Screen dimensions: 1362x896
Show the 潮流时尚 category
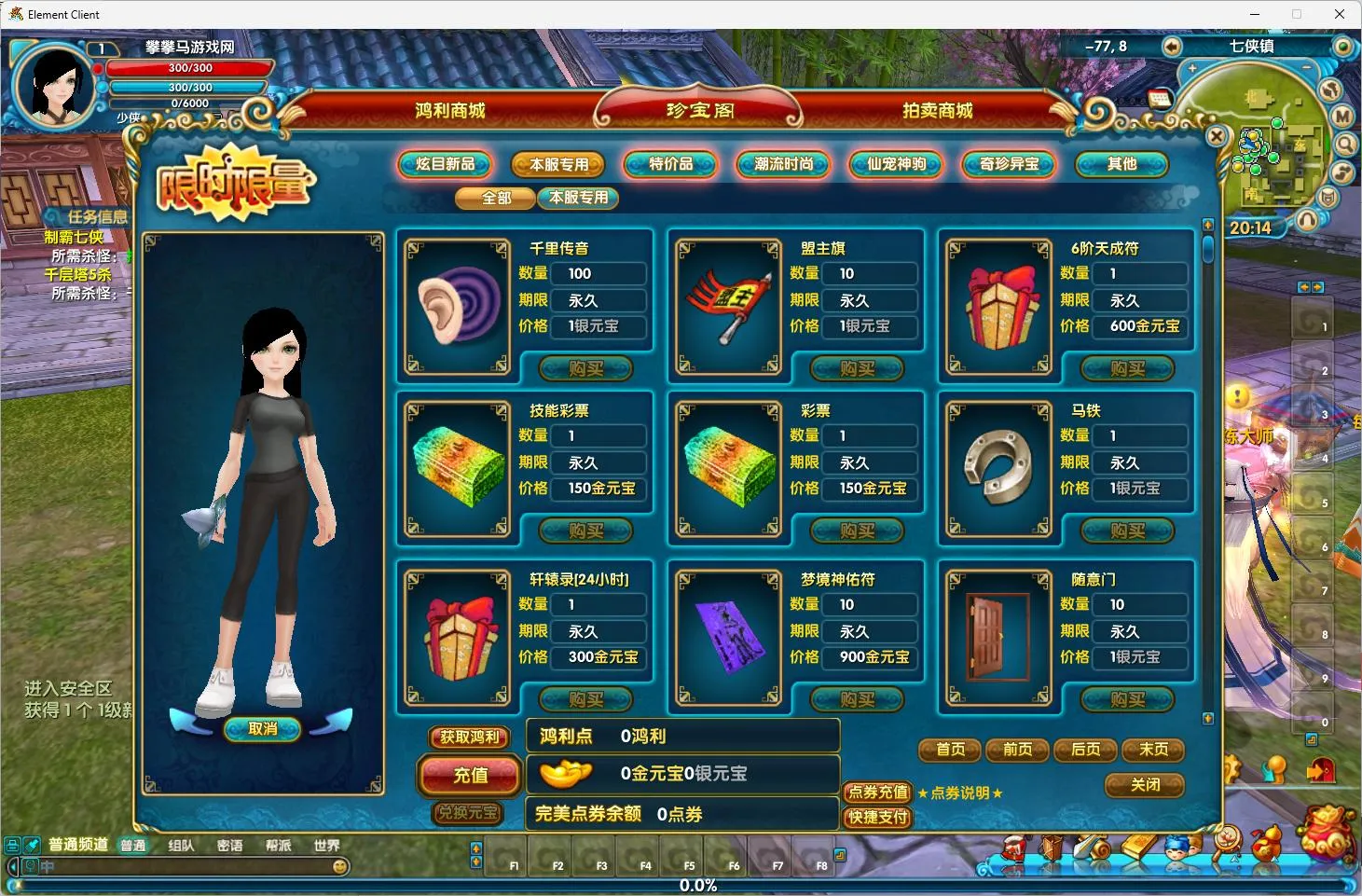pyautogui.click(x=784, y=164)
